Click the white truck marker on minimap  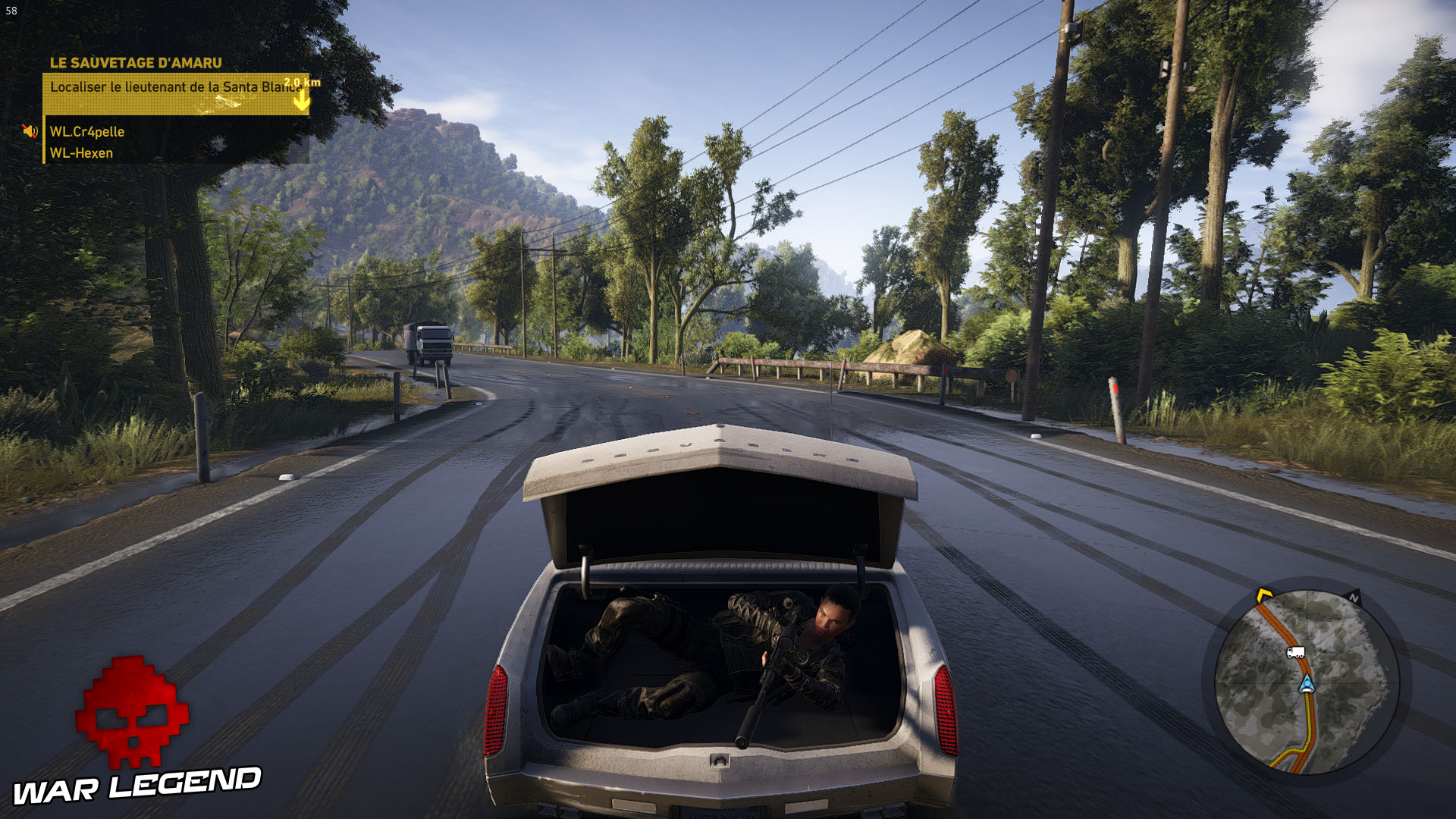pos(1295,652)
